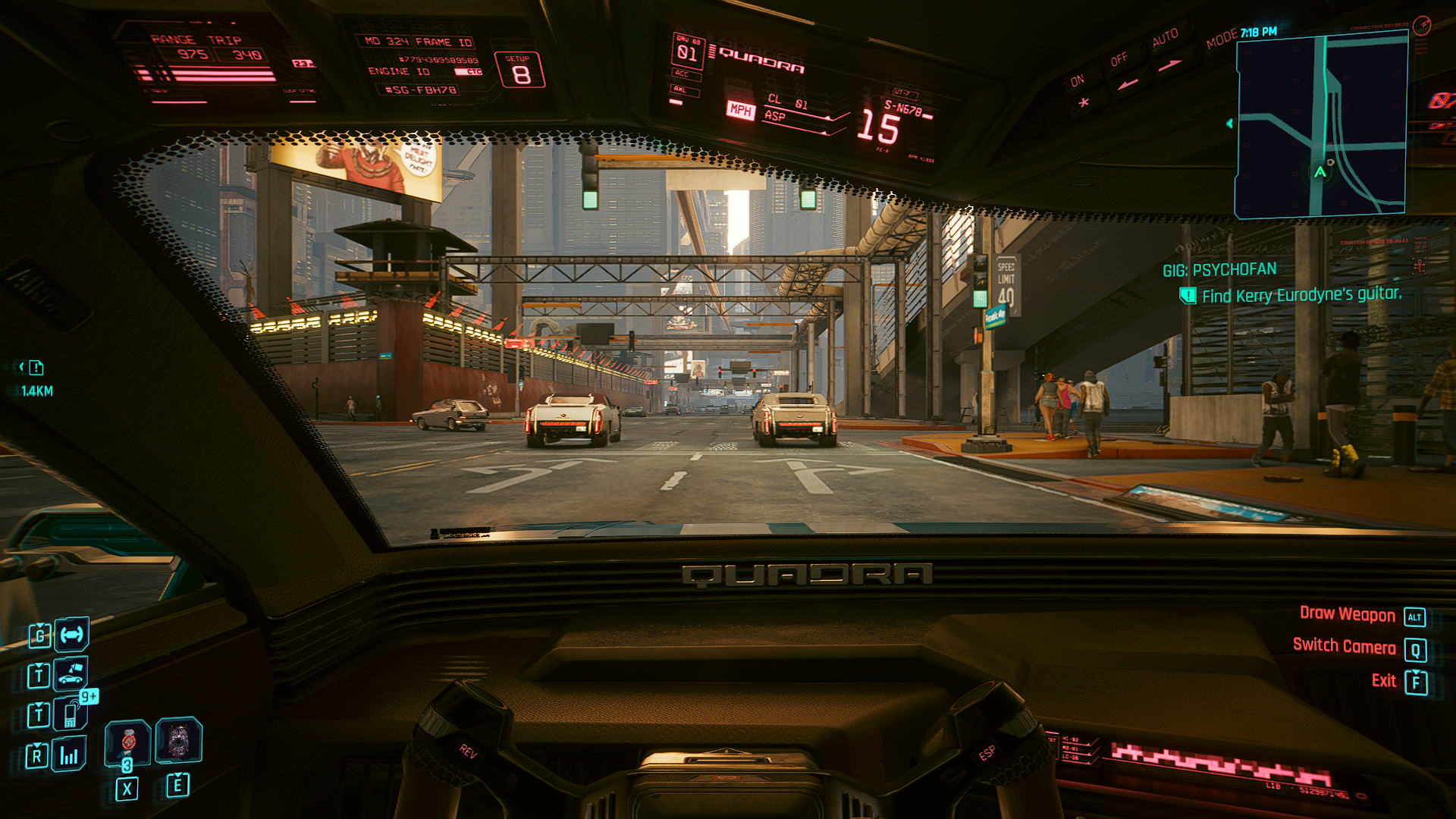The image size is (1456, 819).
Task: Select the consumable slot with count 3
Action: pyautogui.click(x=127, y=743)
